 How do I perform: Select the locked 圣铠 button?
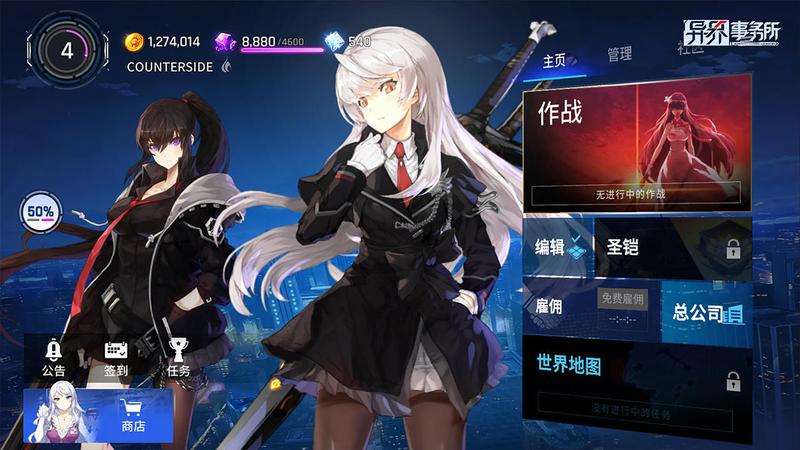point(672,249)
